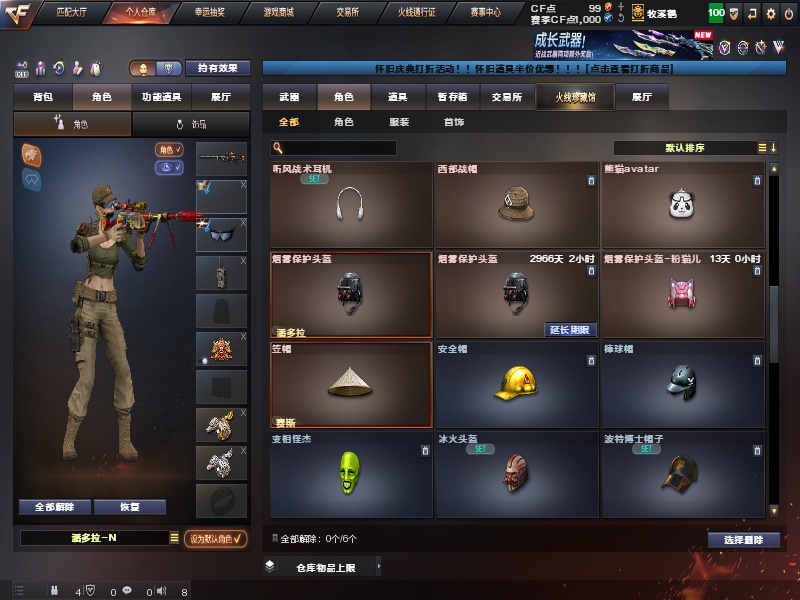Switch to the 背包 tab

(43, 98)
